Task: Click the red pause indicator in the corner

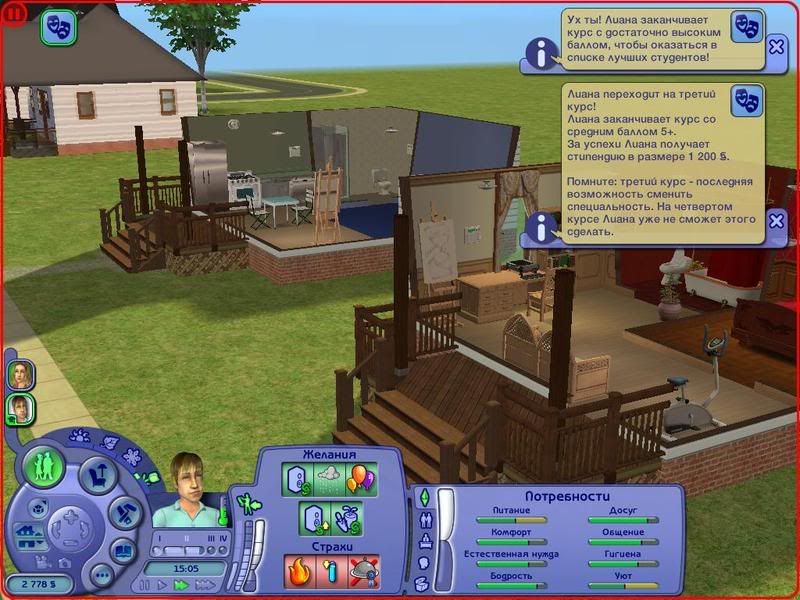Action: point(14,14)
